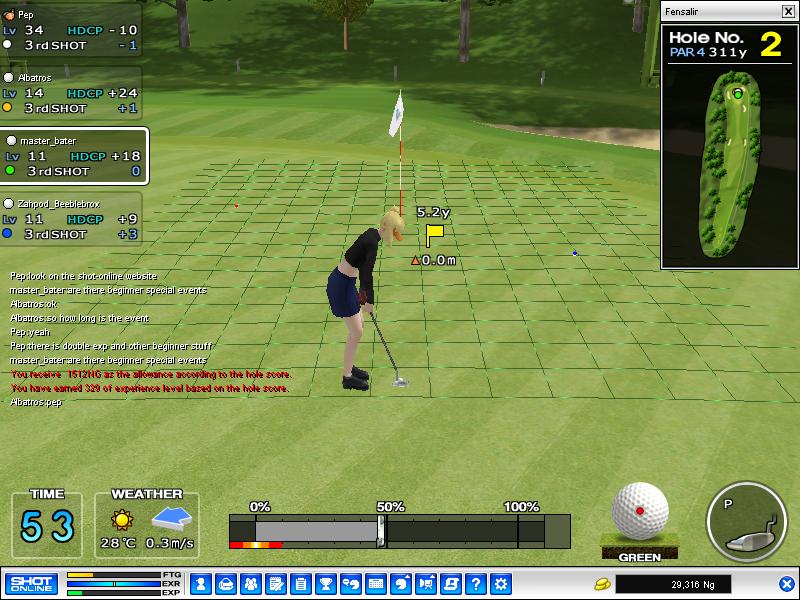The width and height of the screenshot is (800, 600).
Task: Select player Albatros in the scoreboard
Action: [x=70, y=92]
